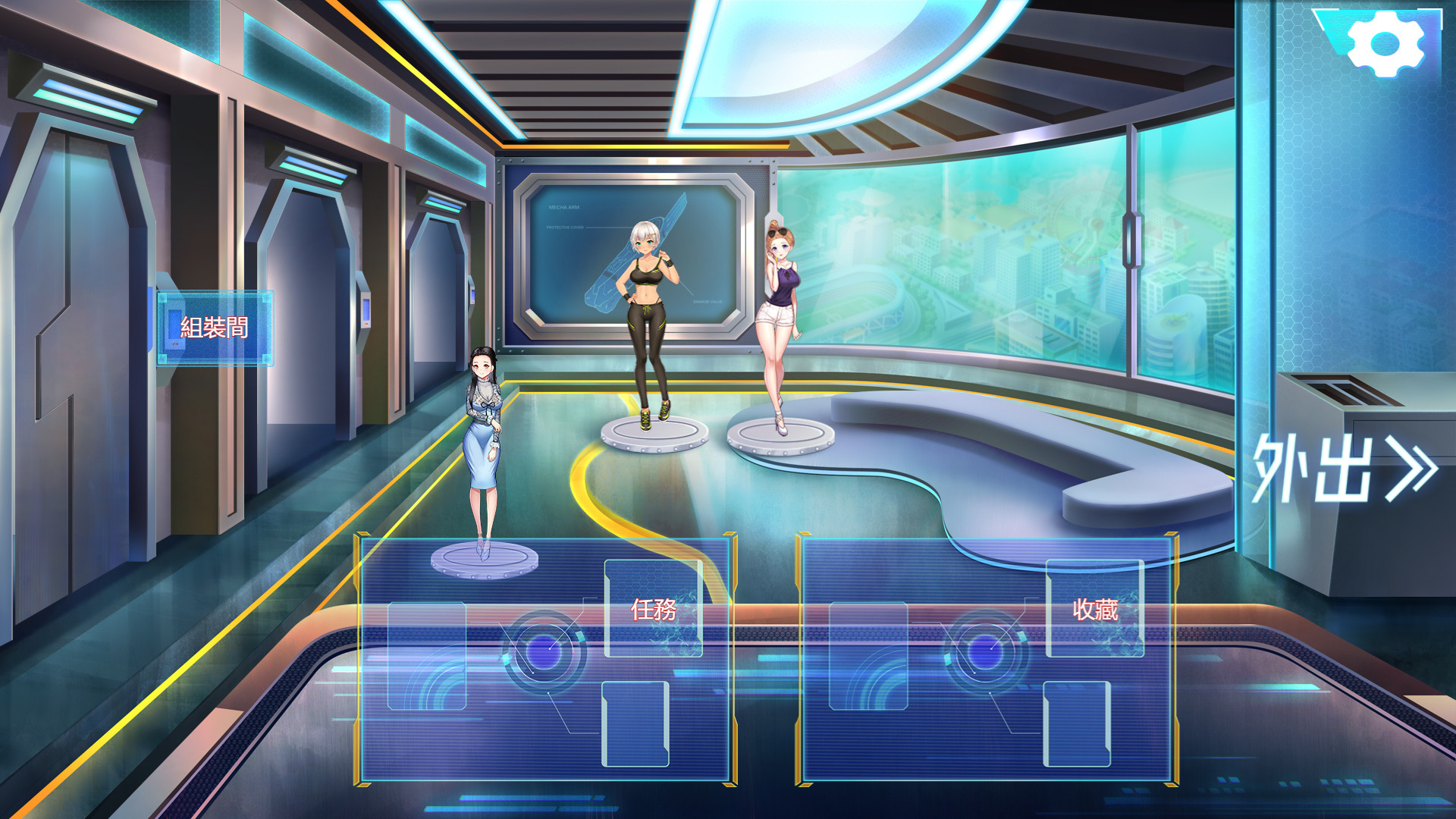Open the 收藏 collection panel
This screenshot has width=1456, height=819.
click(x=1094, y=609)
